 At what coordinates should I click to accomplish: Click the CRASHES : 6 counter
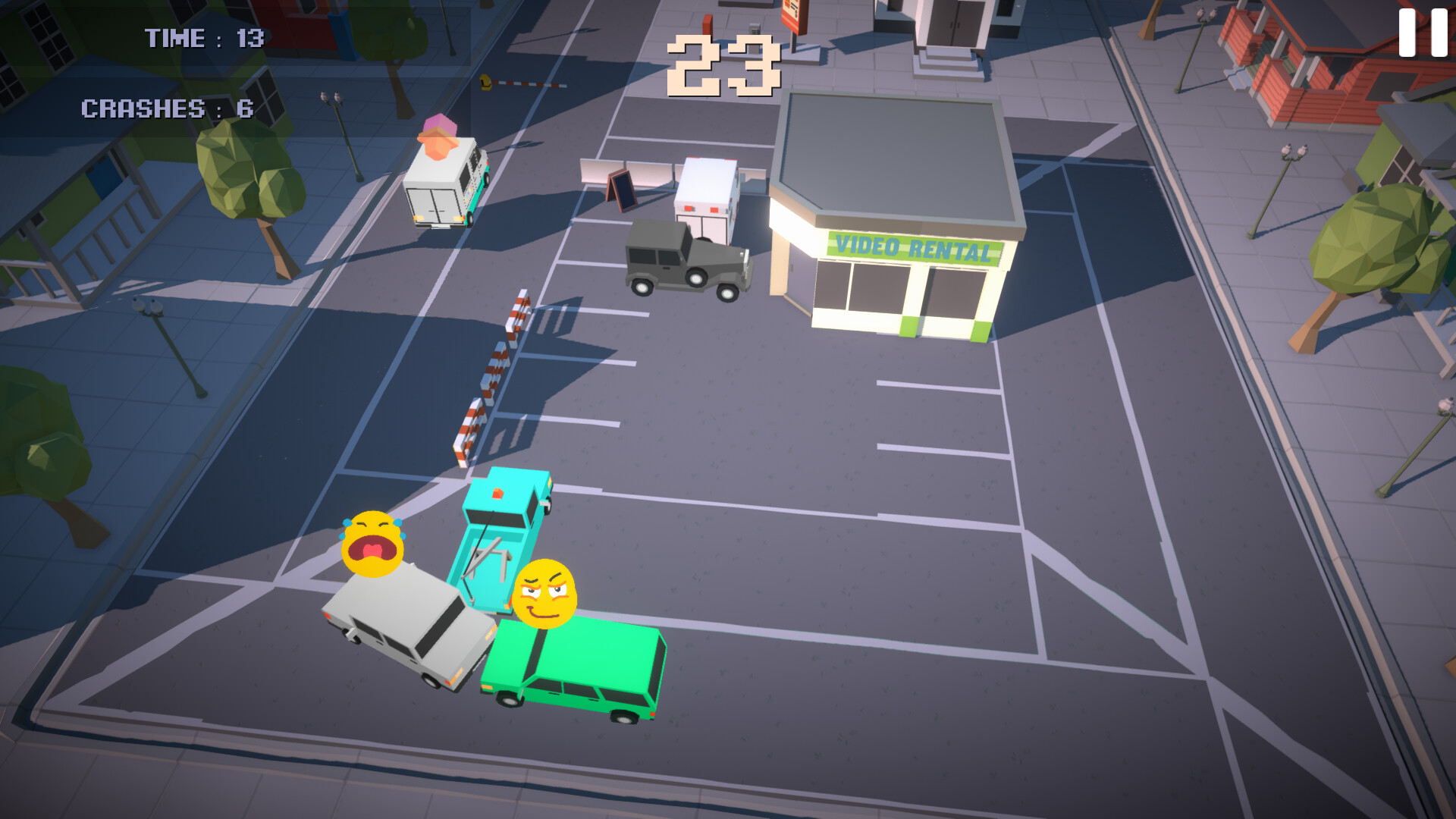click(167, 108)
